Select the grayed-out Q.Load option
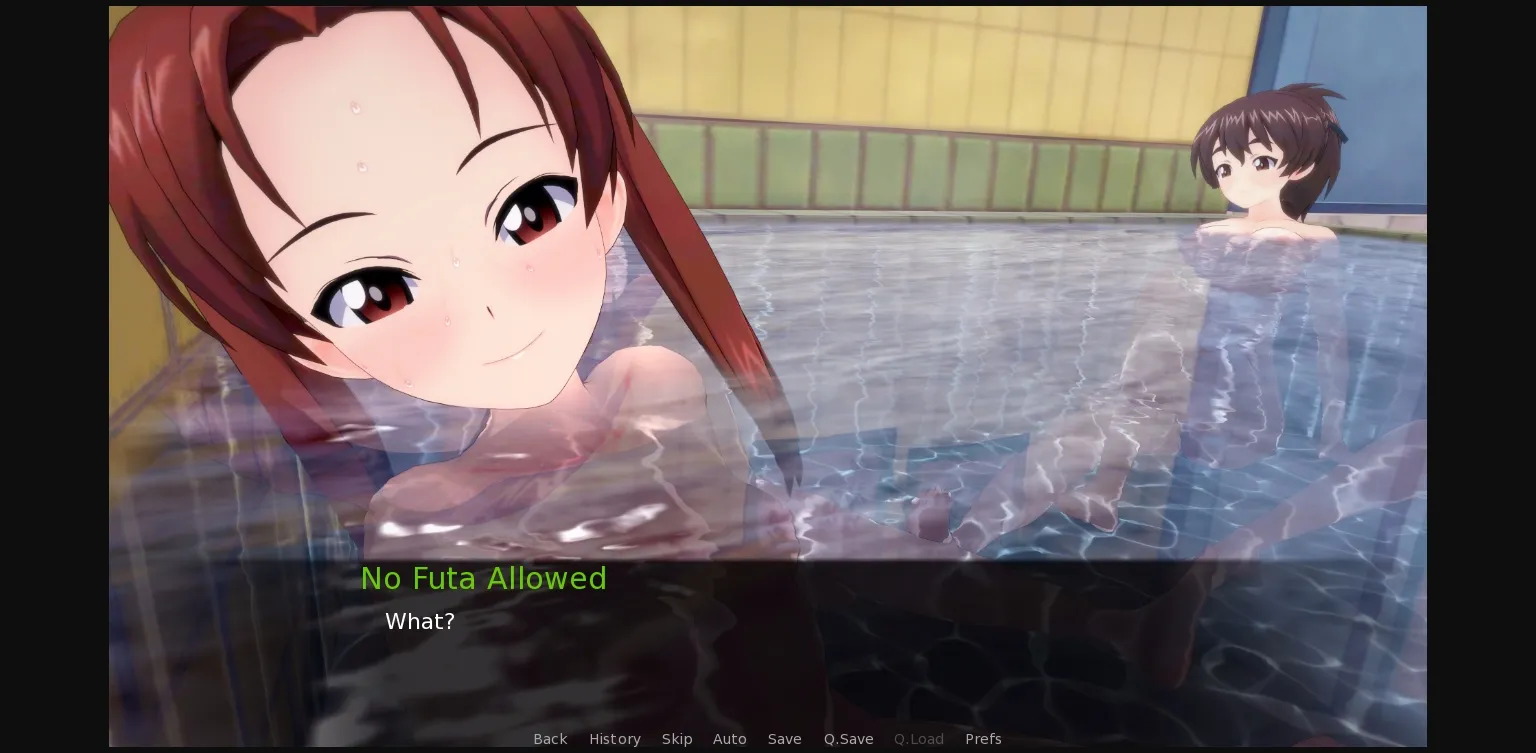Image resolution: width=1536 pixels, height=753 pixels. click(x=918, y=739)
